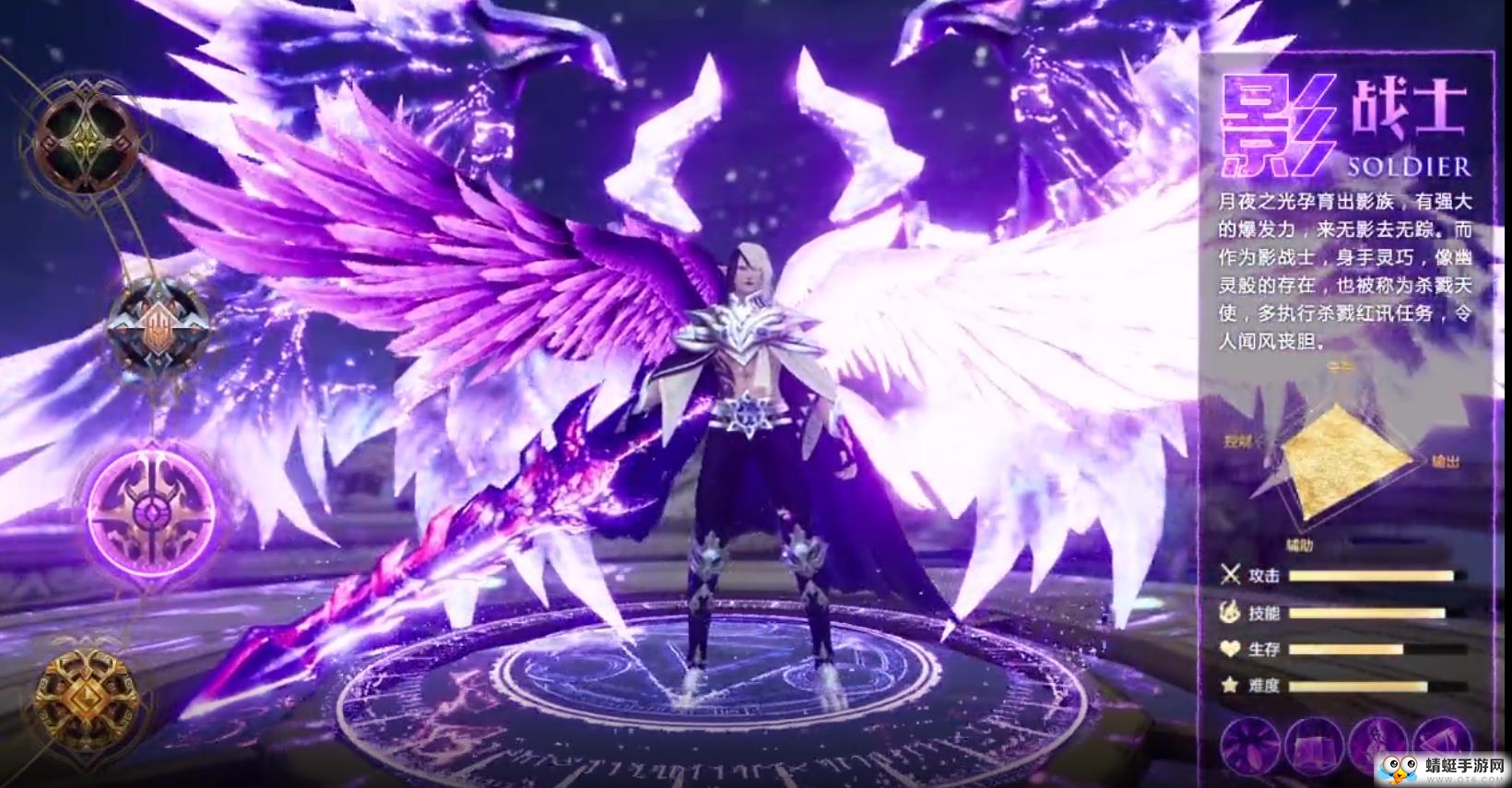Image resolution: width=1512 pixels, height=788 pixels.
Task: View the radial burst skill icon
Action: click(x=1250, y=743)
